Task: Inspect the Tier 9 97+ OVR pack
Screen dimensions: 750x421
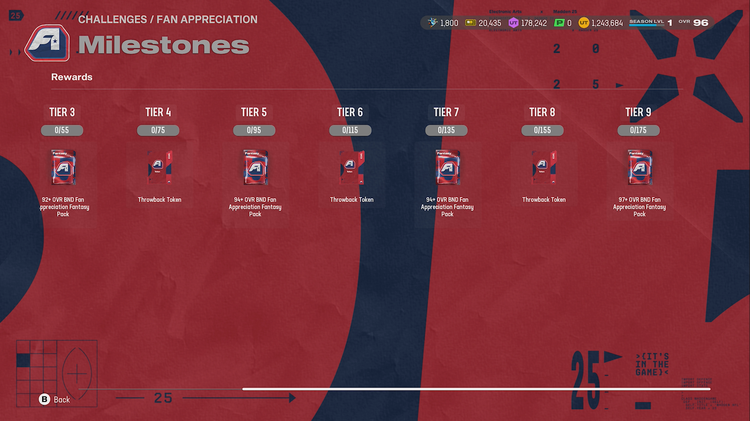Action: point(639,167)
